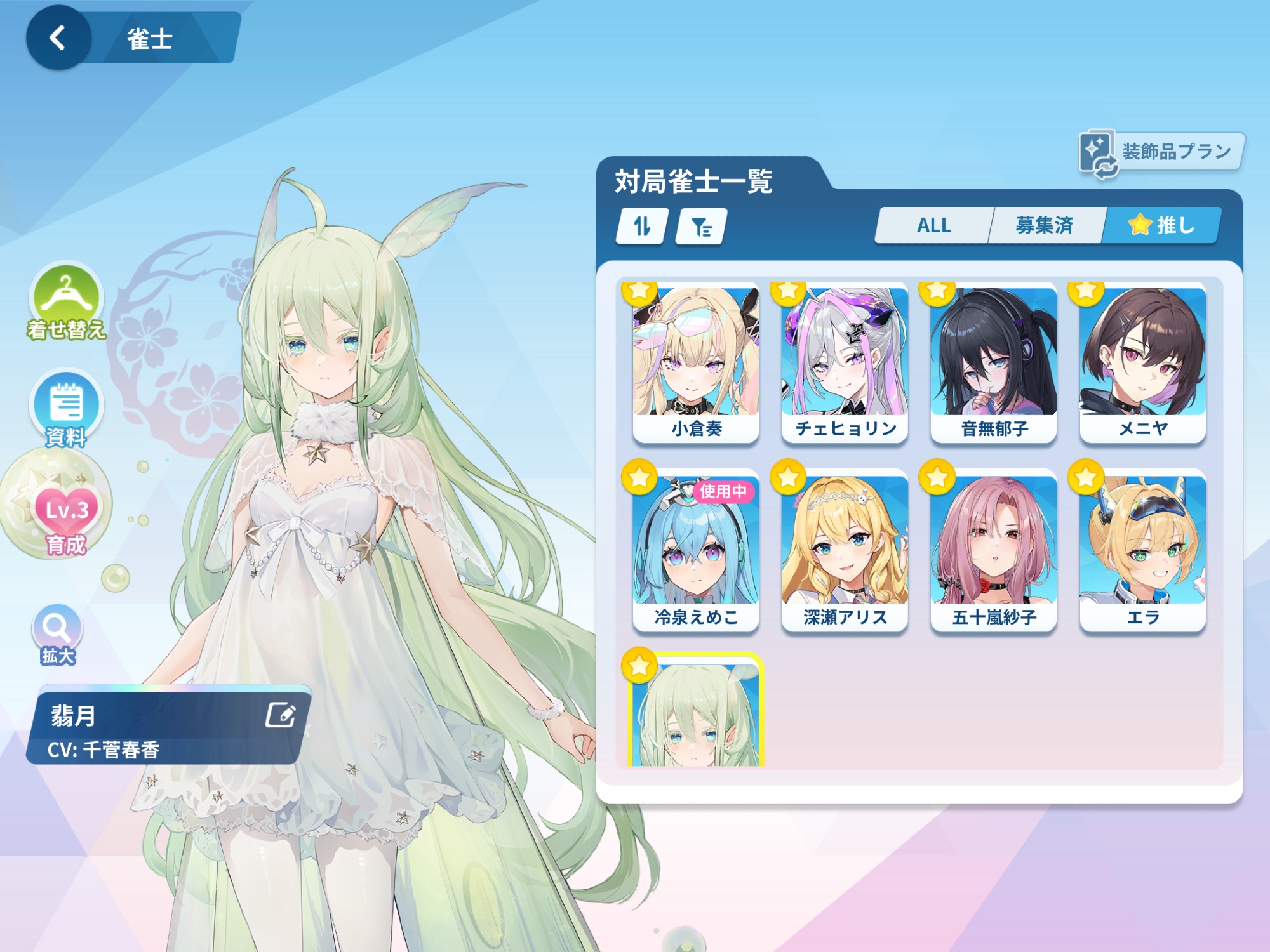Image resolution: width=1270 pixels, height=952 pixels.
Task: Select the 小倉奏 character card
Action: click(696, 363)
